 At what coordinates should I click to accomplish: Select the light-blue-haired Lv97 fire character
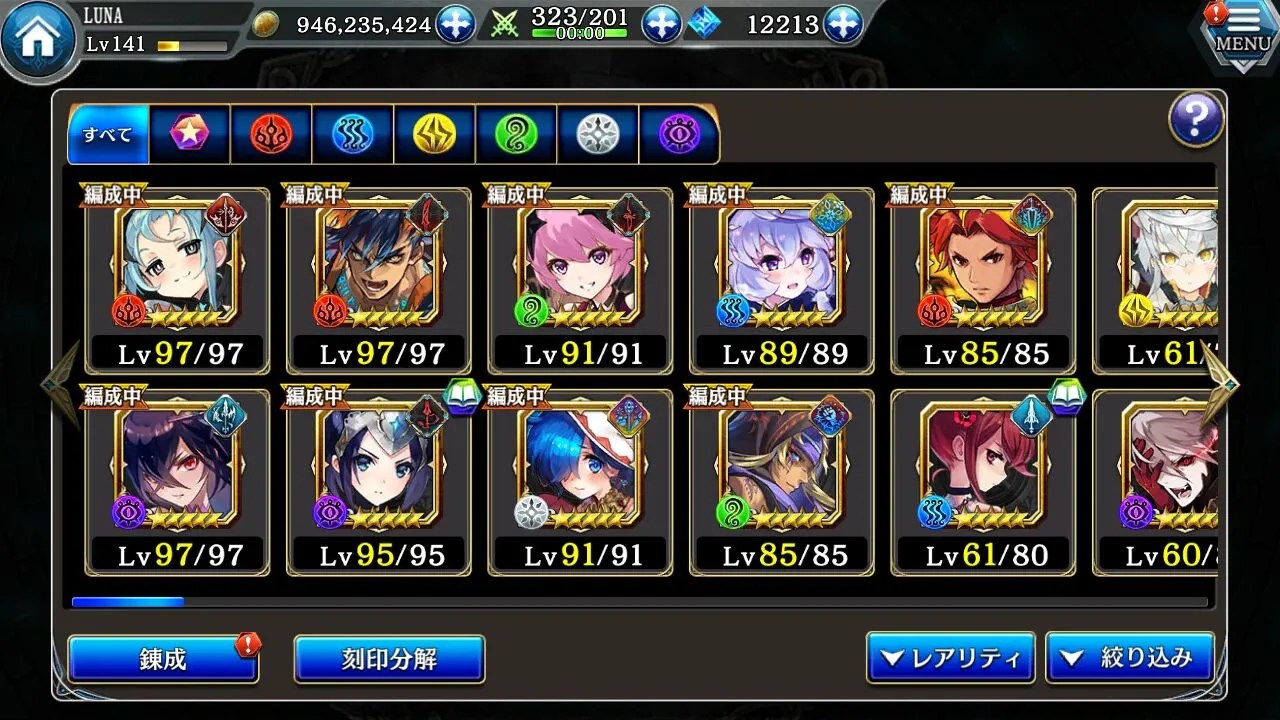[x=178, y=280]
